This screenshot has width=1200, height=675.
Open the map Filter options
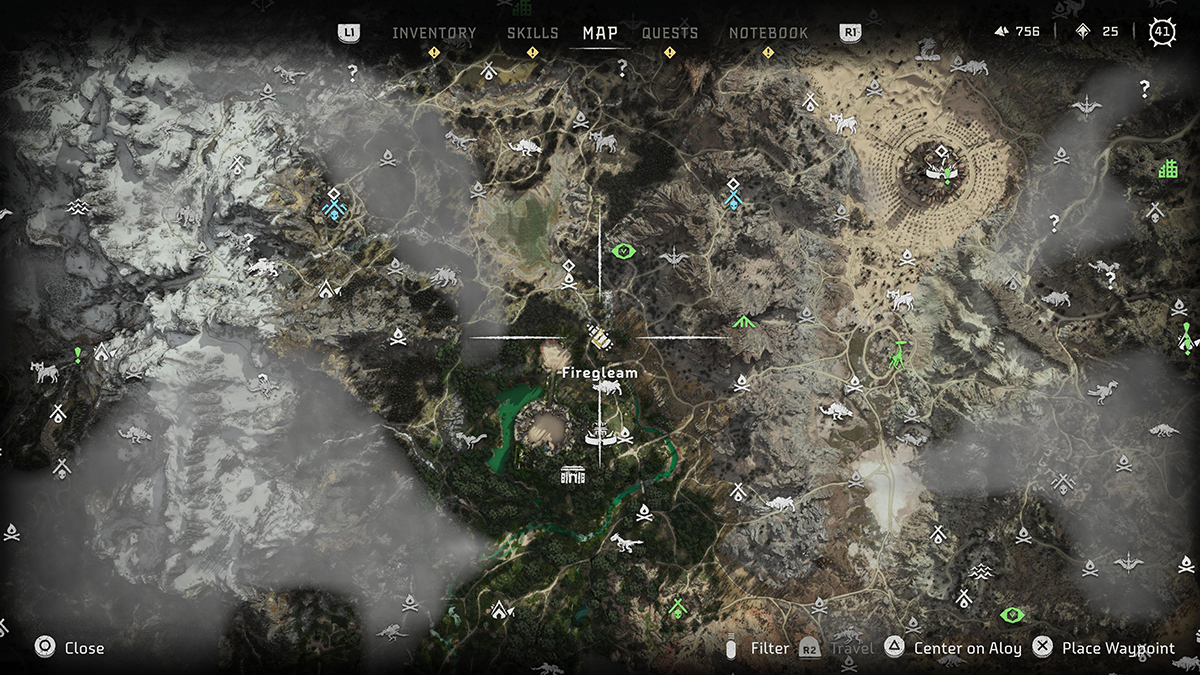tap(758, 648)
